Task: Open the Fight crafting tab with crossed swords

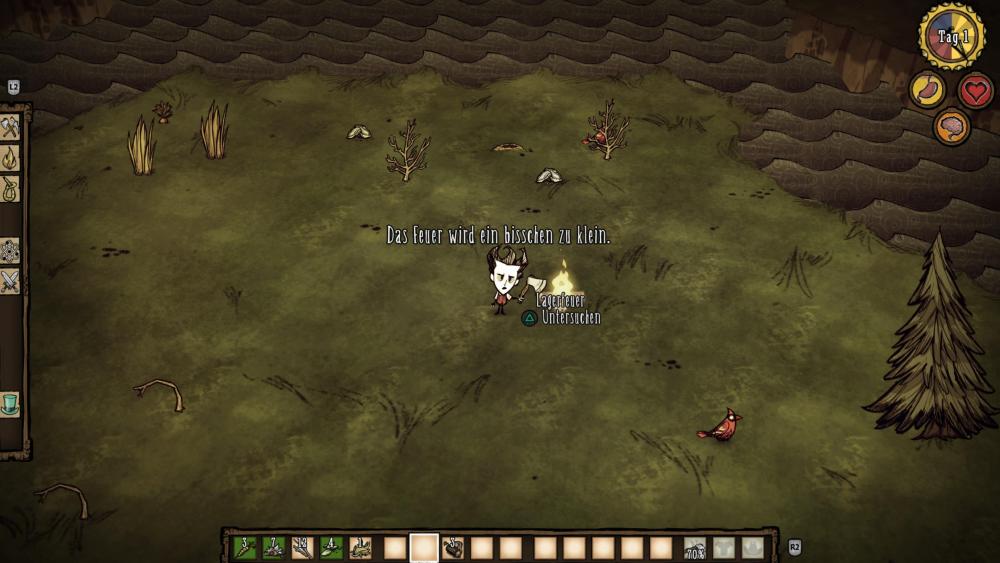Action: (10, 281)
